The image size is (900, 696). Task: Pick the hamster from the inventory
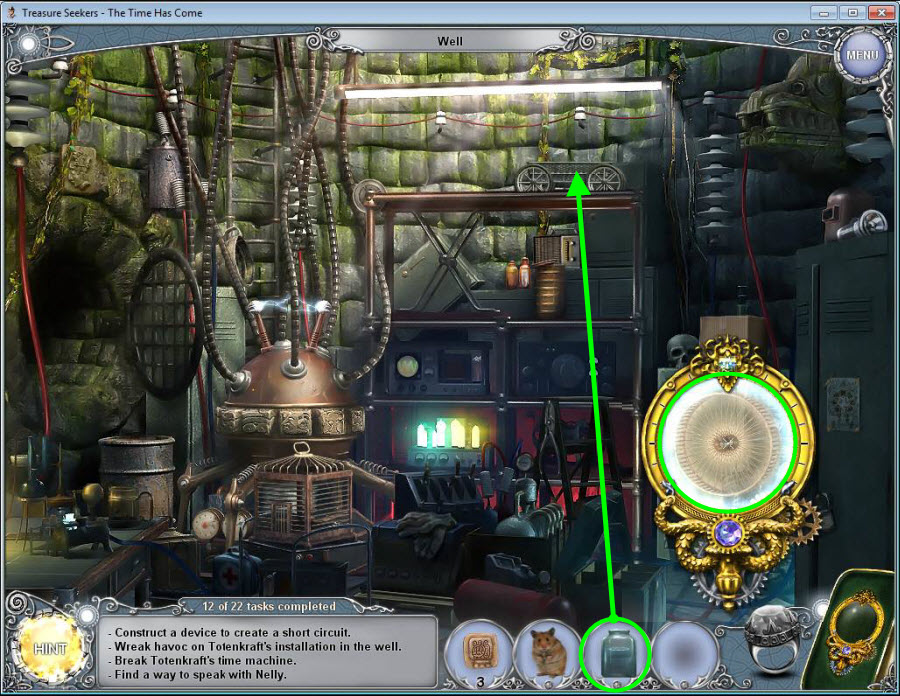546,652
